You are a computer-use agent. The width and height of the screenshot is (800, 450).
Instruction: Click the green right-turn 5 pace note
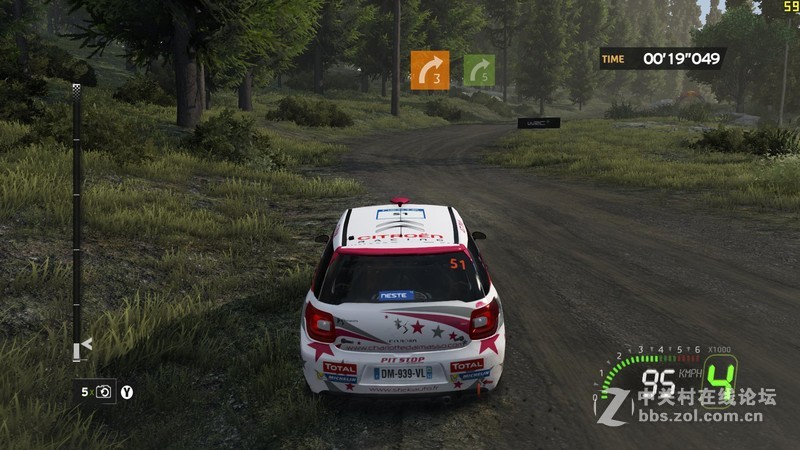coord(479,70)
